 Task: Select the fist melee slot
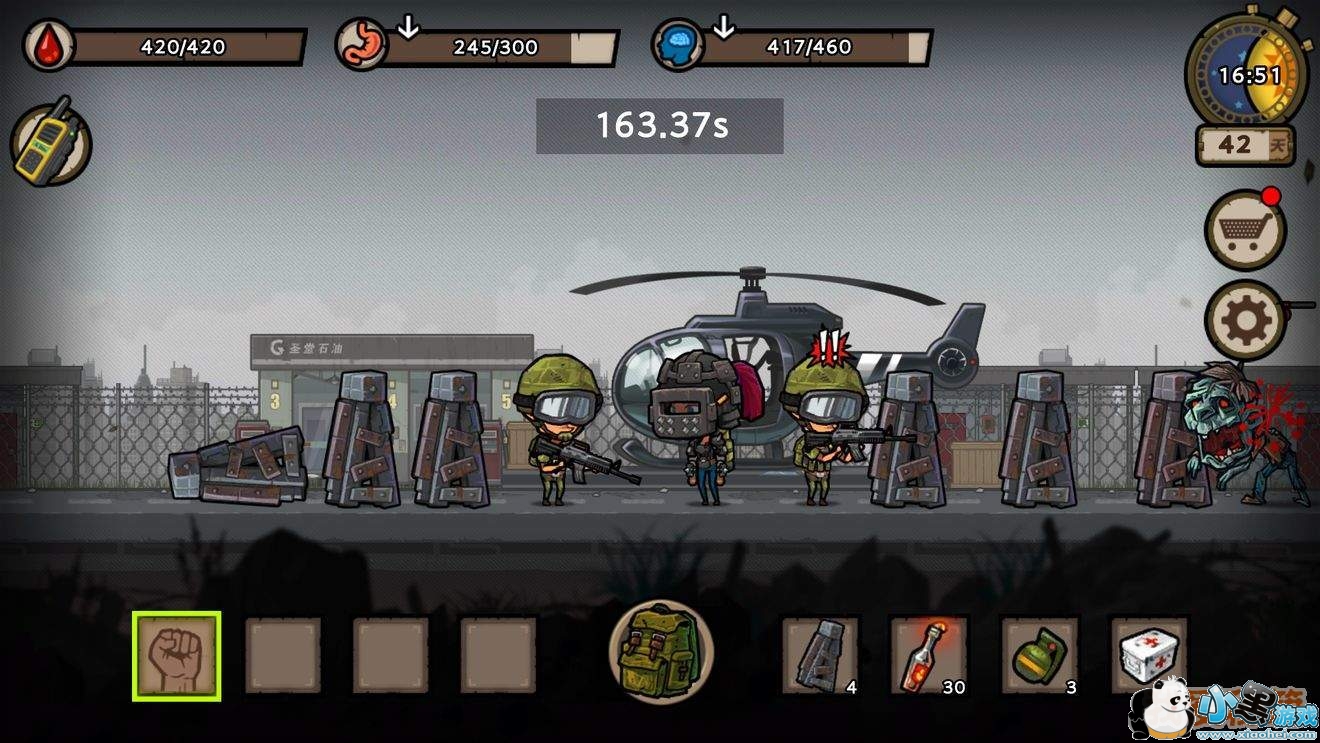pyautogui.click(x=176, y=656)
